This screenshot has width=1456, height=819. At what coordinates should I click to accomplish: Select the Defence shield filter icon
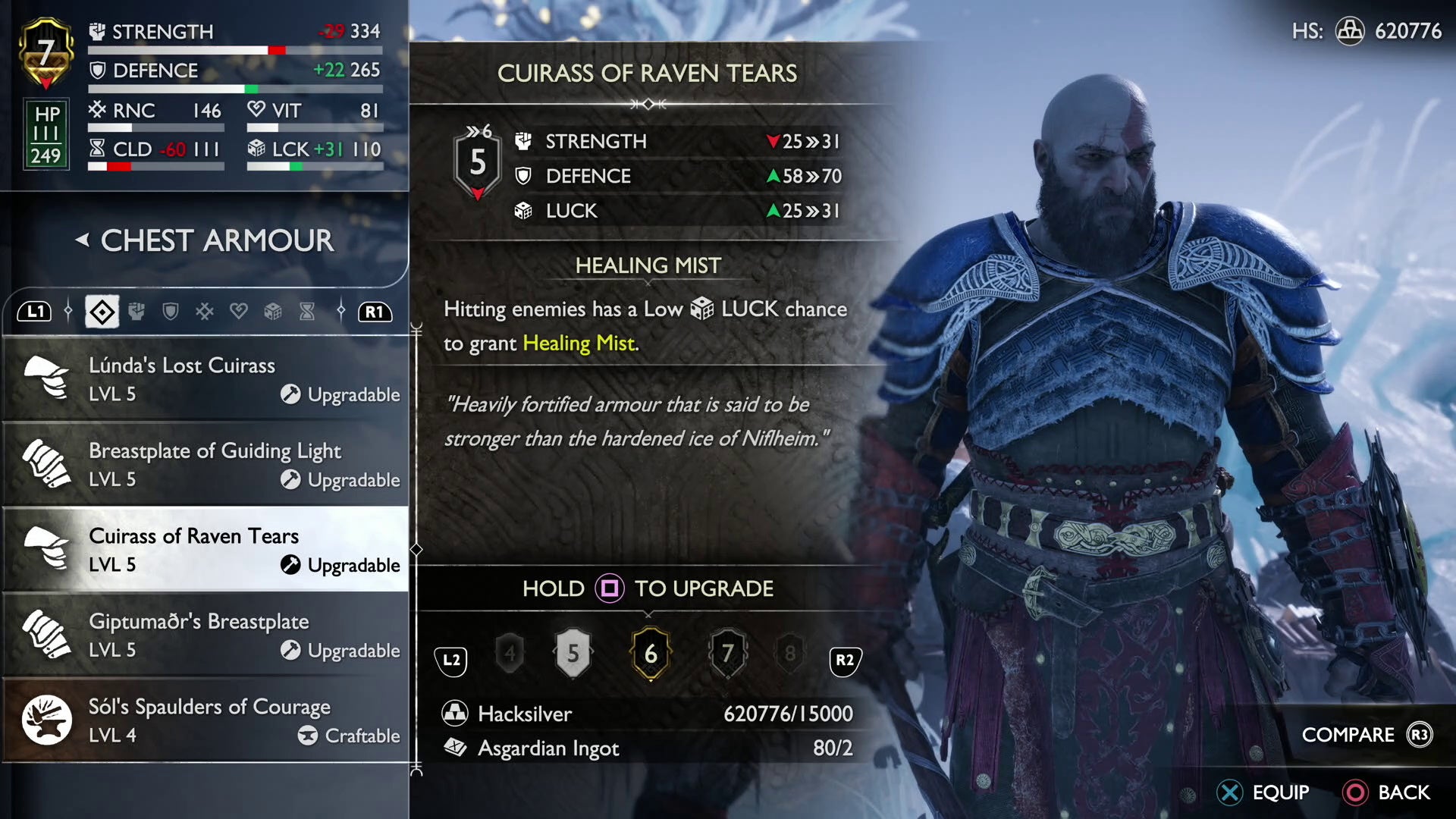pyautogui.click(x=171, y=312)
